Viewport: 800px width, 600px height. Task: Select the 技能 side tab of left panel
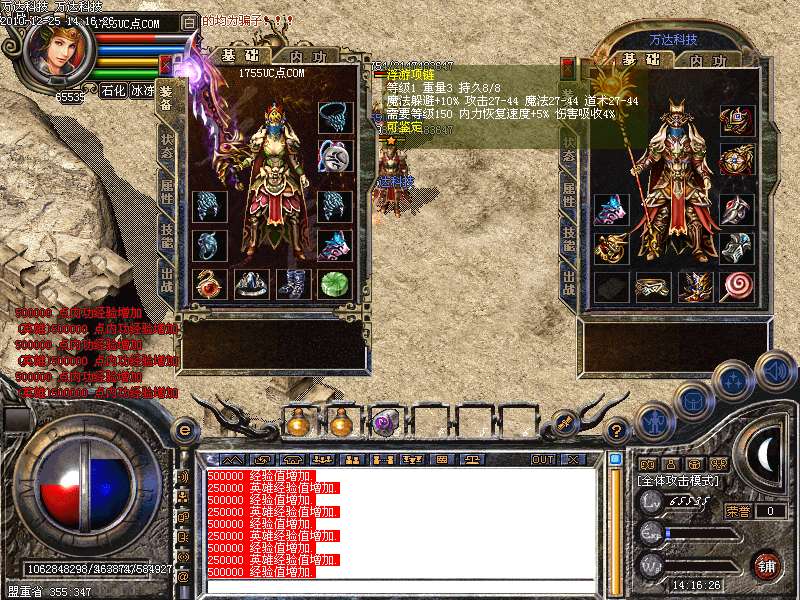[x=166, y=238]
